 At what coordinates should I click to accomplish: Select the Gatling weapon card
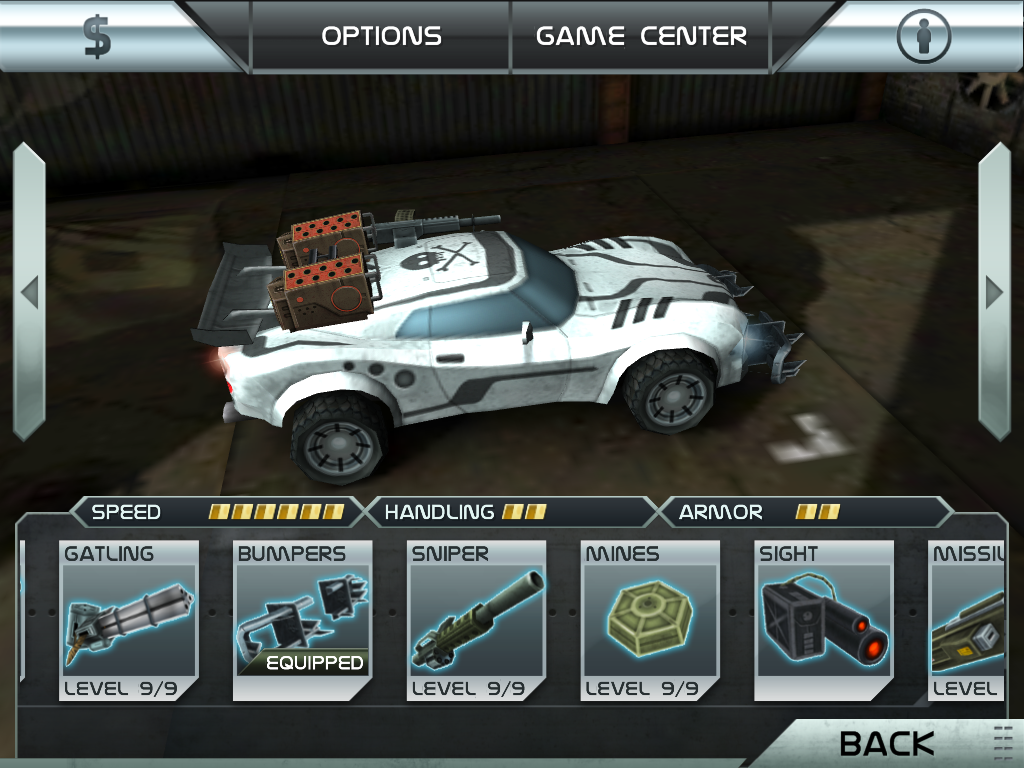[129, 621]
